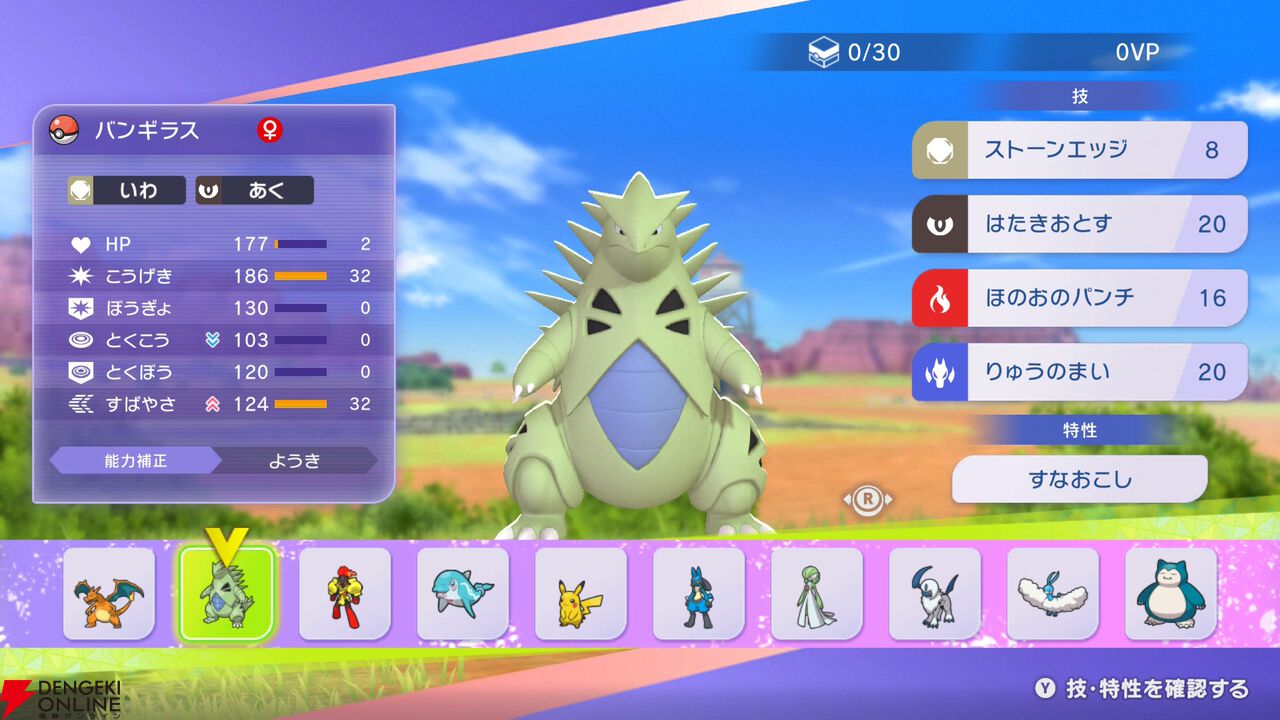
Task: Select the Pikachu party thumbnail
Action: click(580, 592)
